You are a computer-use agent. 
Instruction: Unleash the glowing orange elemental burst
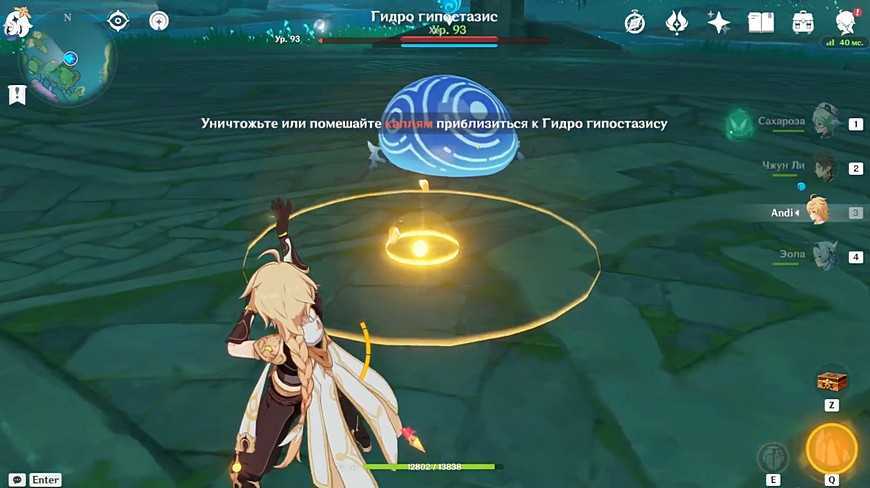(831, 449)
